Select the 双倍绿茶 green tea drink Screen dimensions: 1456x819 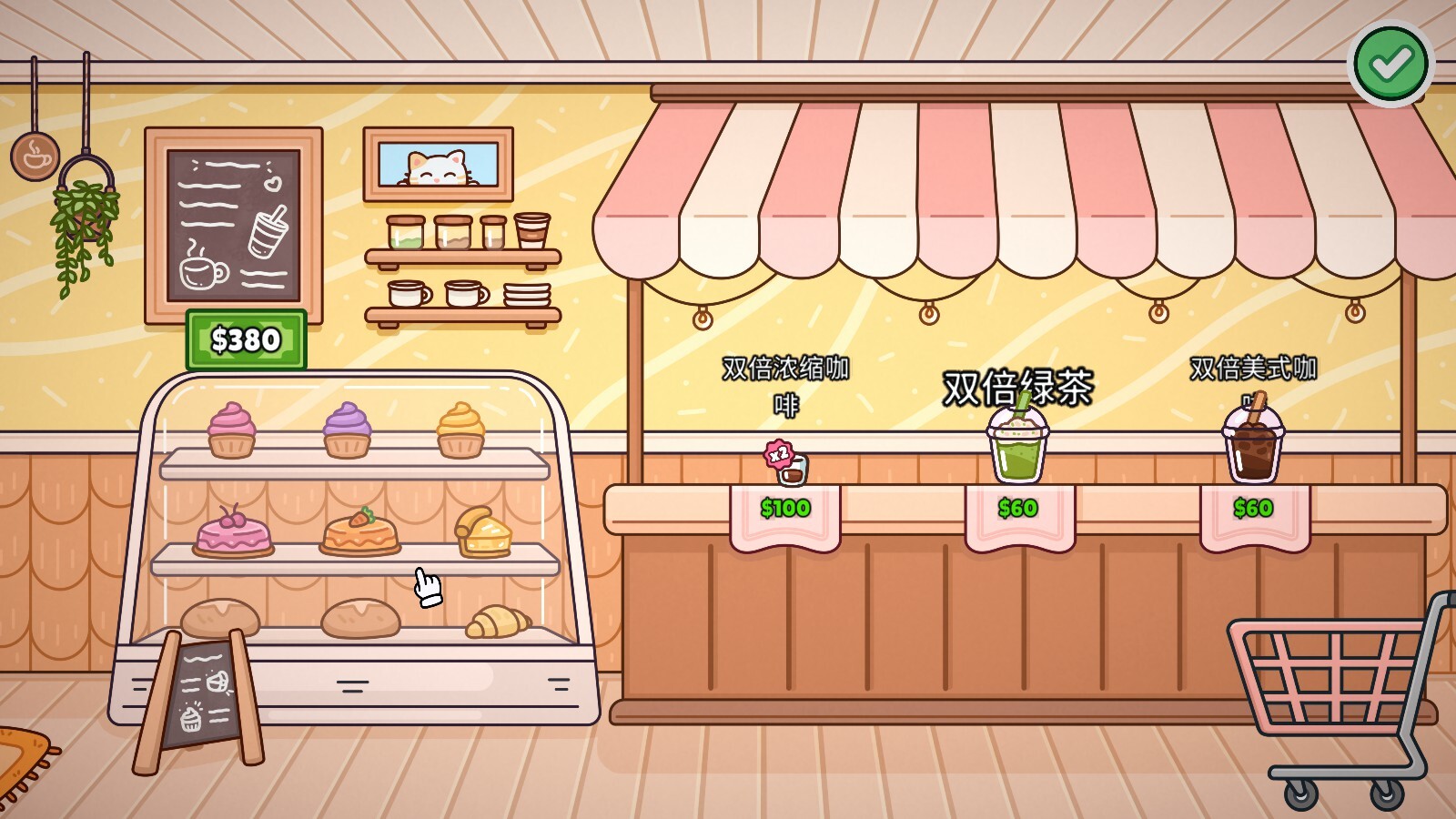click(1016, 448)
